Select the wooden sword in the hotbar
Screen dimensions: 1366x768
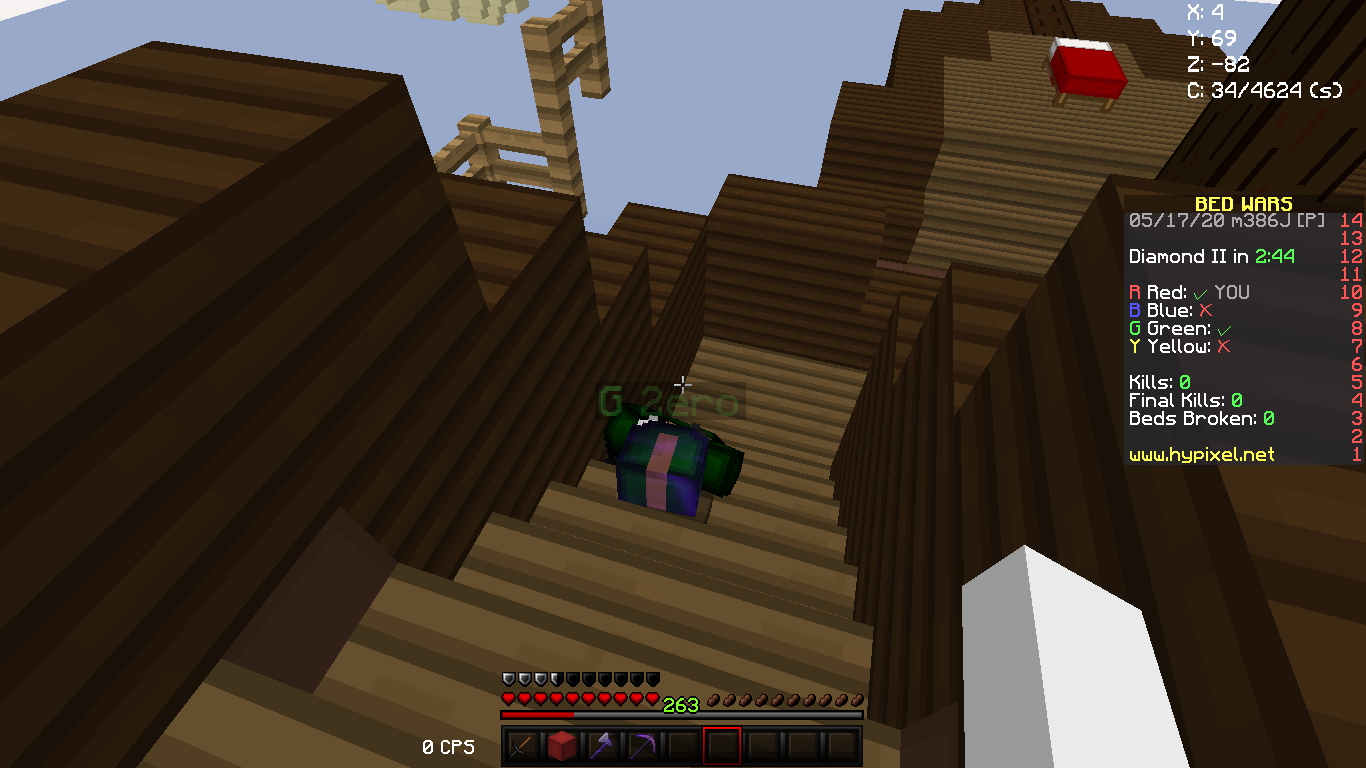tap(520, 746)
